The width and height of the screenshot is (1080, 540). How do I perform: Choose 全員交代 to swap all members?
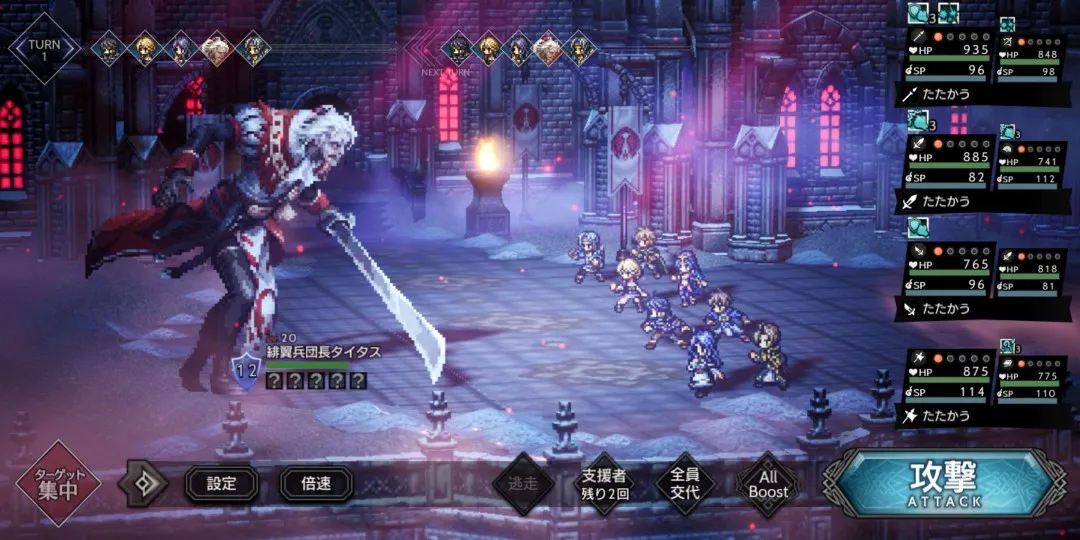tap(686, 484)
